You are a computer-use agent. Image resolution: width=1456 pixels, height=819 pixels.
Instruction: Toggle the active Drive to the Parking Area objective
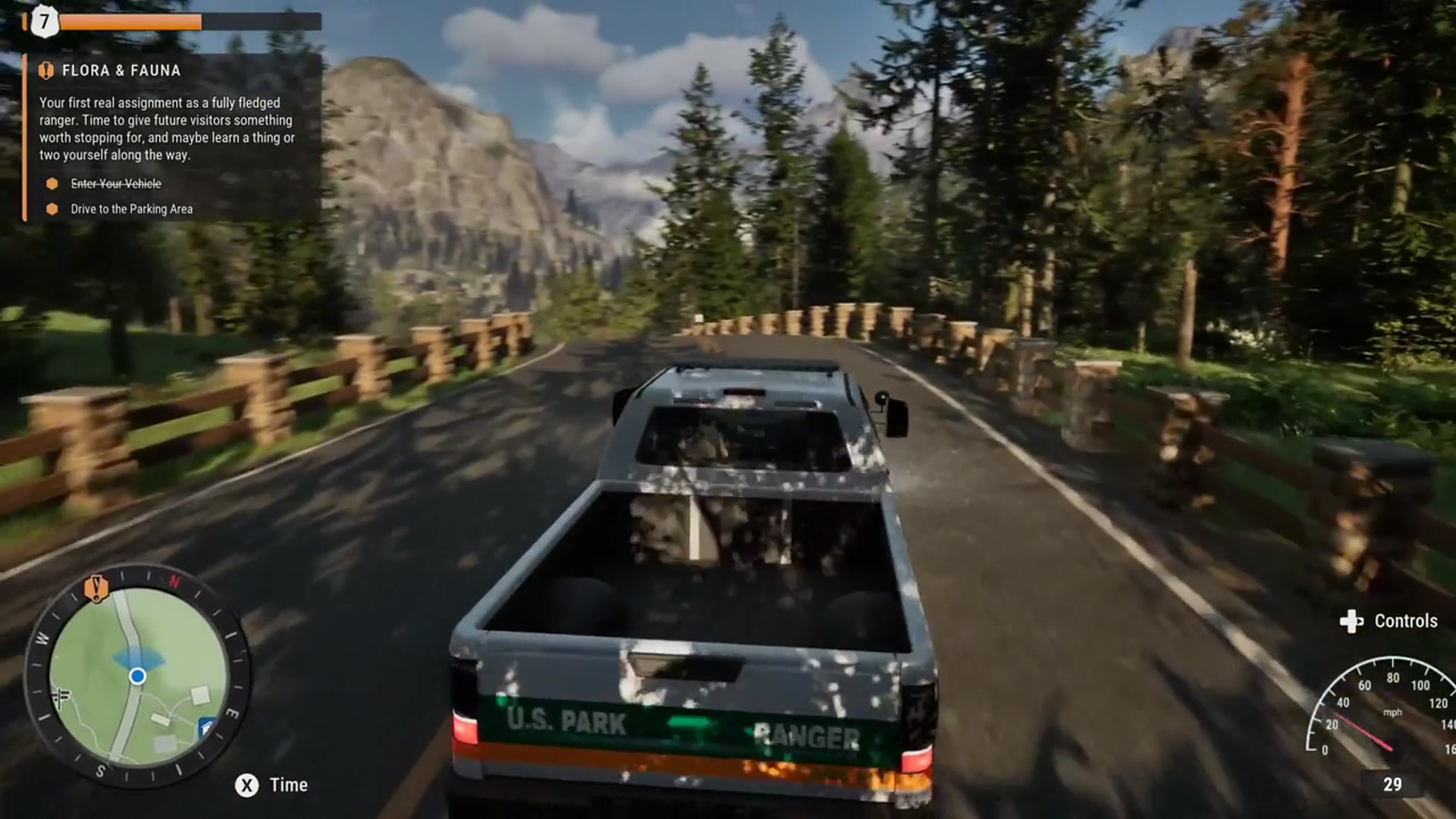pyautogui.click(x=133, y=208)
